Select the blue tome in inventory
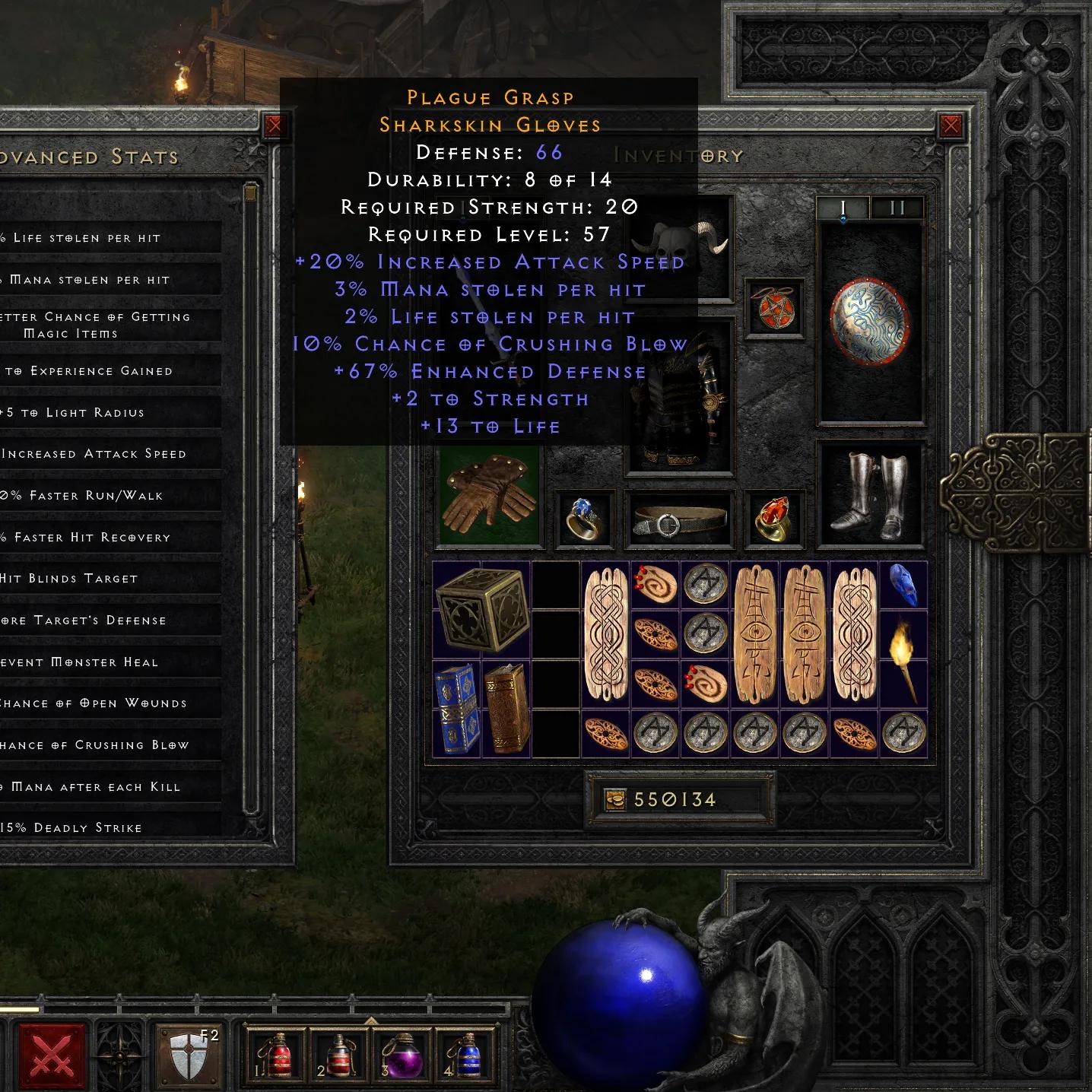Image resolution: width=1092 pixels, height=1092 pixels. 457,709
